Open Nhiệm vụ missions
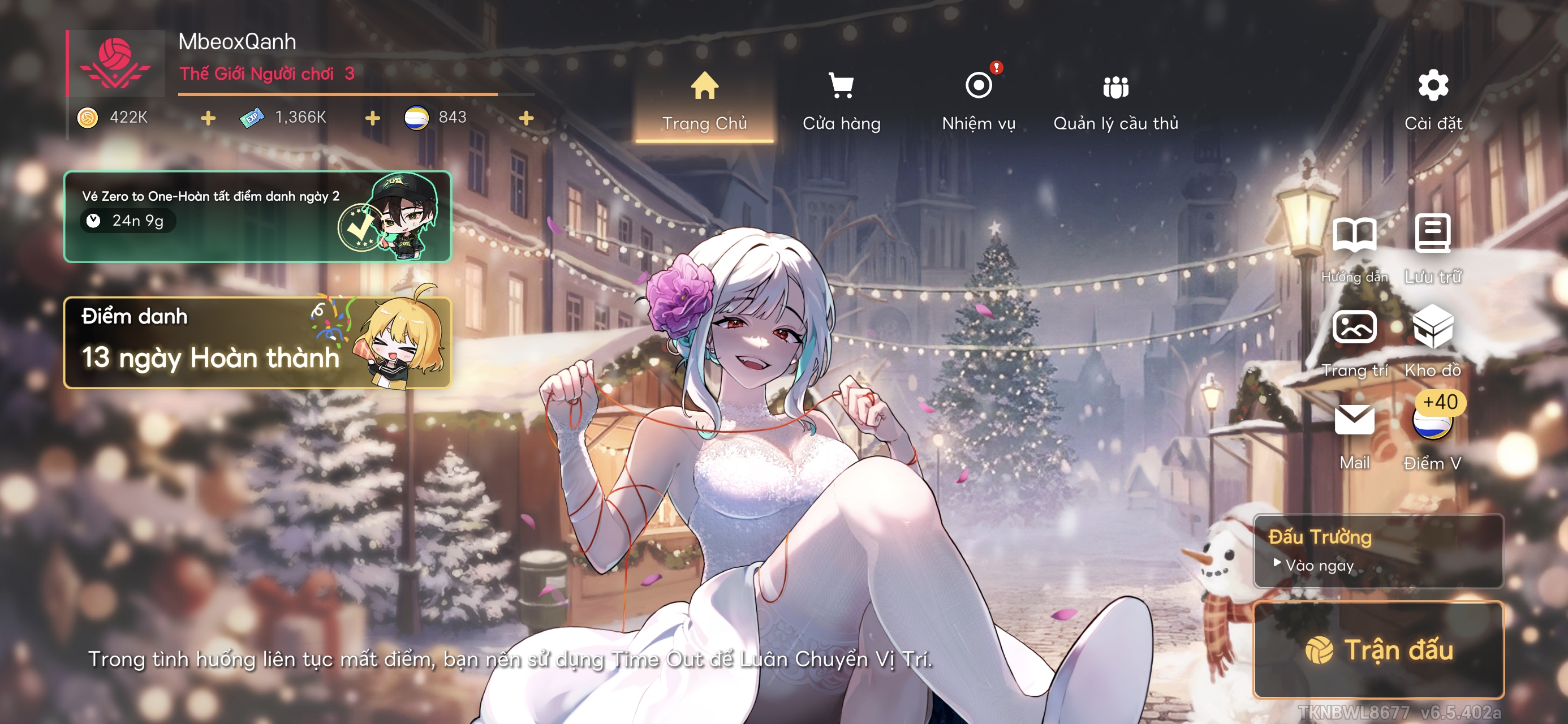The image size is (1568, 724). (978, 102)
